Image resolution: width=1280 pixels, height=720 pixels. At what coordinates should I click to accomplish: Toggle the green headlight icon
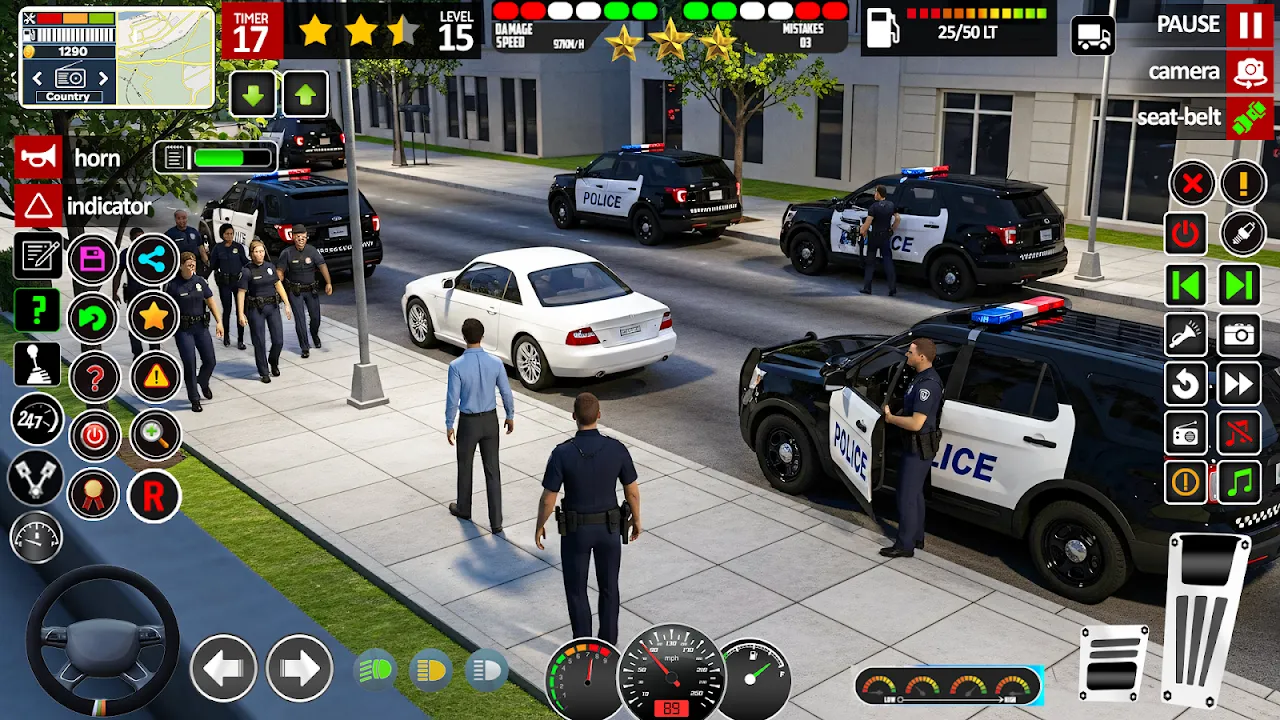pyautogui.click(x=377, y=669)
